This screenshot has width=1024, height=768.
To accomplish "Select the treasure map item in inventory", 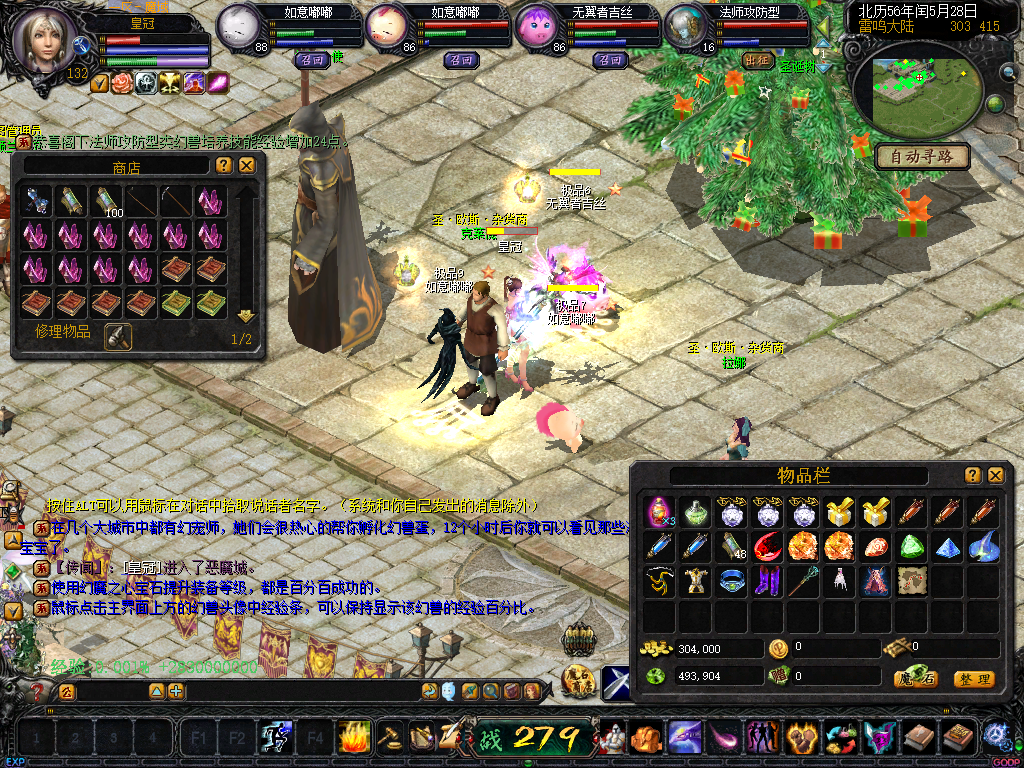I will (x=911, y=580).
